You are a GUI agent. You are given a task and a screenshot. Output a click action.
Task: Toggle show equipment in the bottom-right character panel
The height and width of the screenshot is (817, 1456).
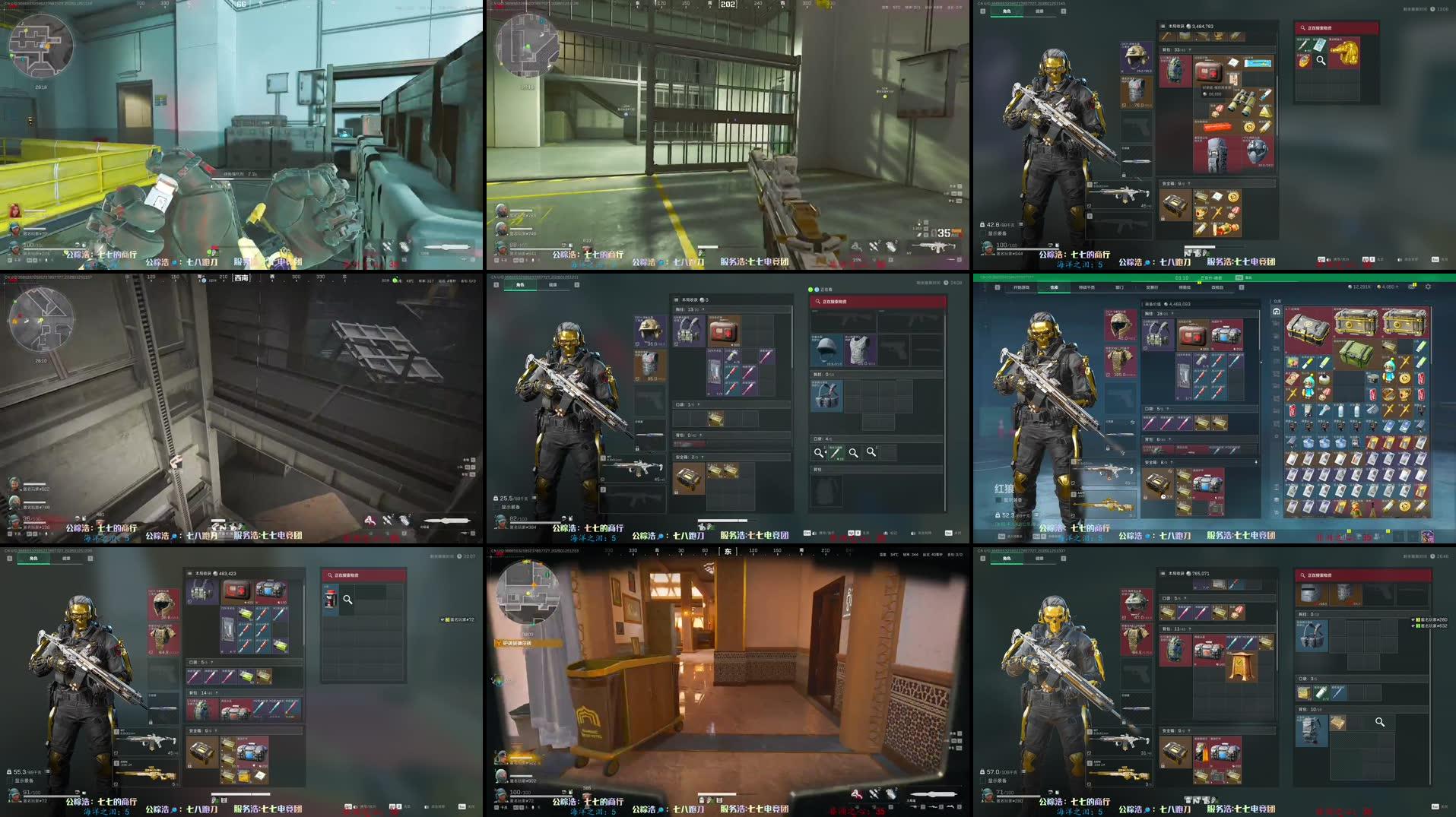tap(983, 779)
